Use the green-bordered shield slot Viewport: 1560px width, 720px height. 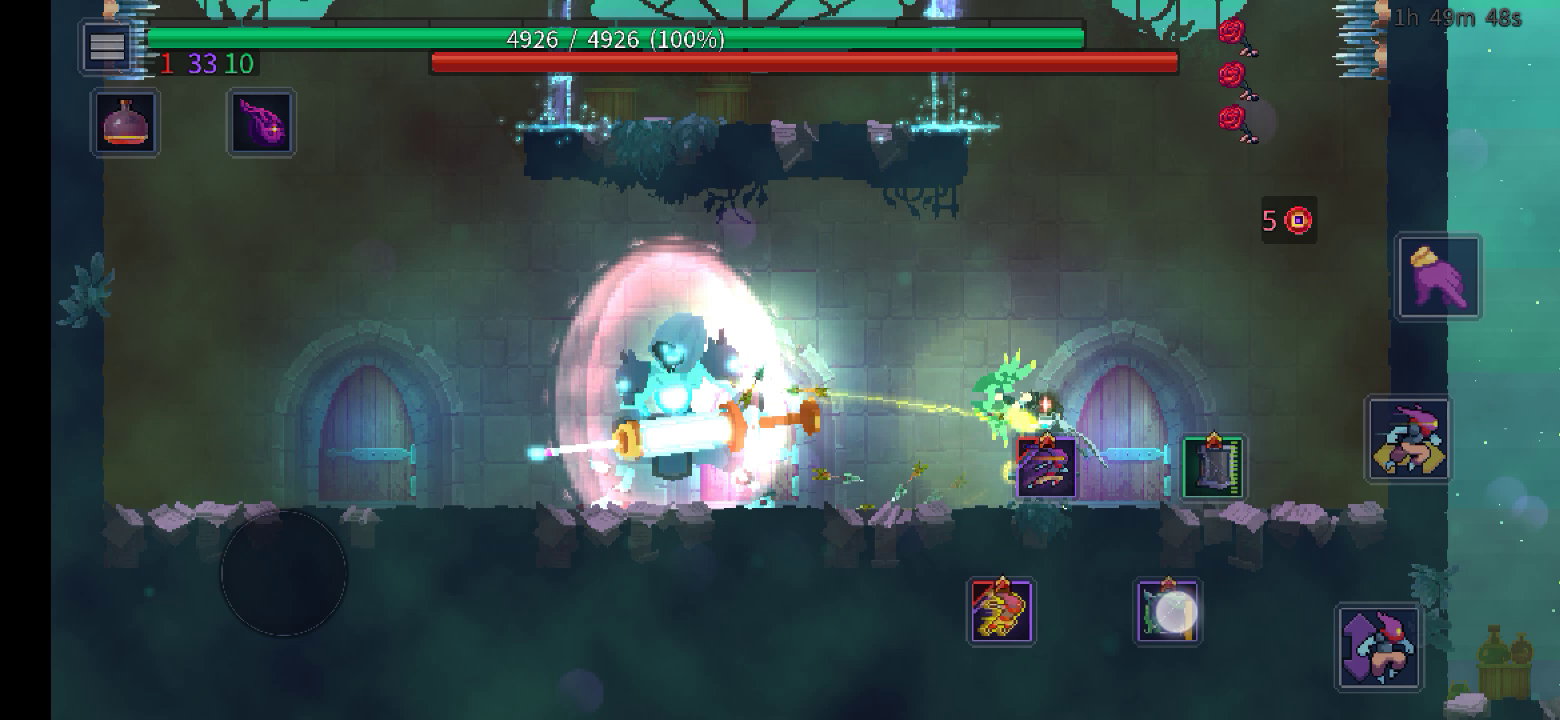1213,467
